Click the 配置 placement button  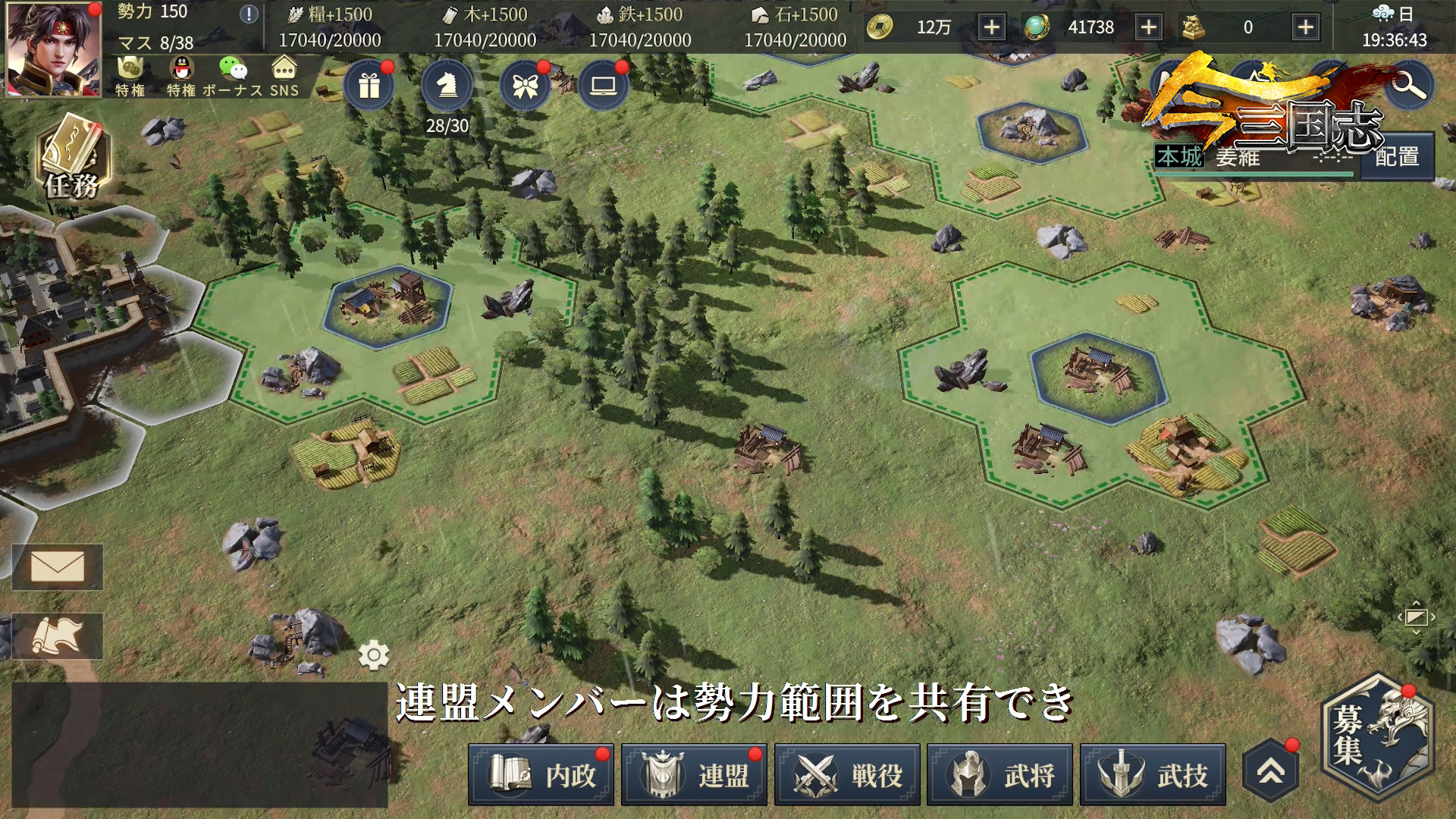click(x=1397, y=157)
